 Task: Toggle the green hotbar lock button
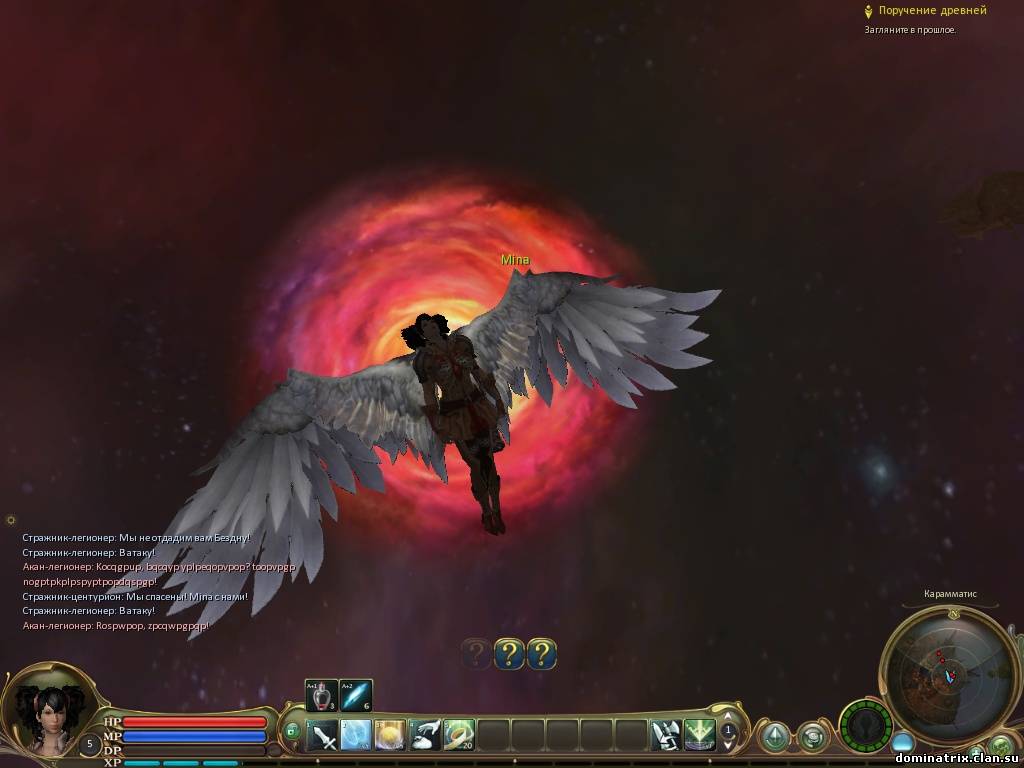tap(292, 731)
